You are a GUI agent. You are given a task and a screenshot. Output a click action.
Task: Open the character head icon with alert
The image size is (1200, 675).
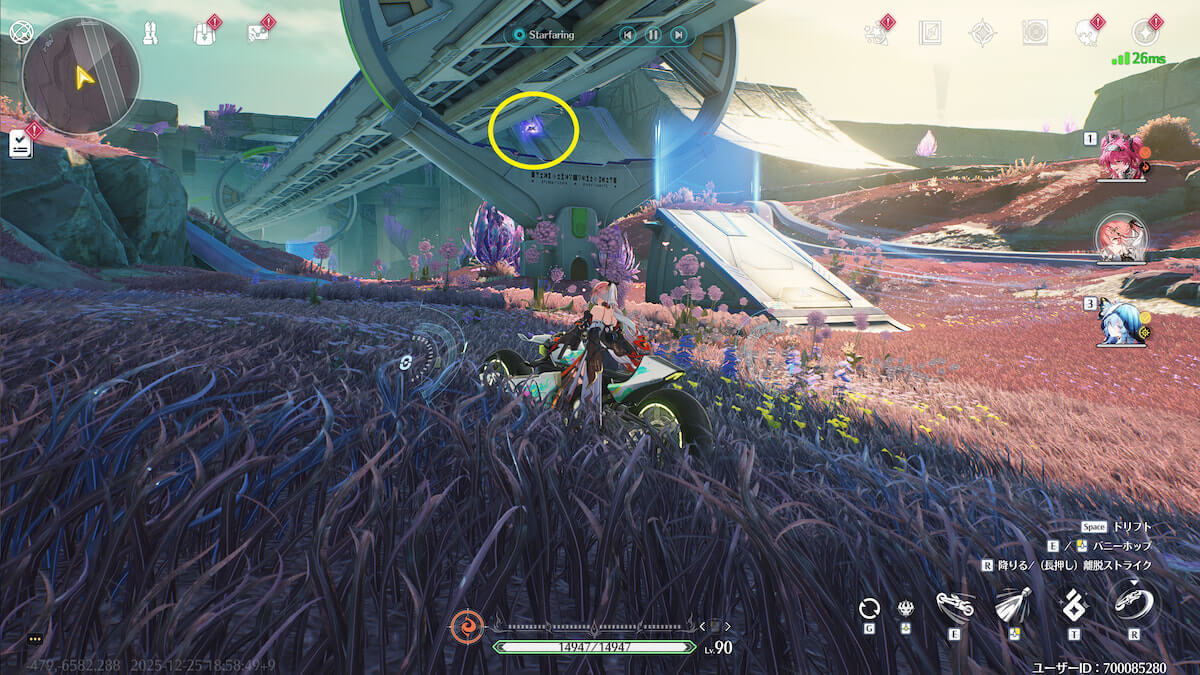coord(1087,33)
